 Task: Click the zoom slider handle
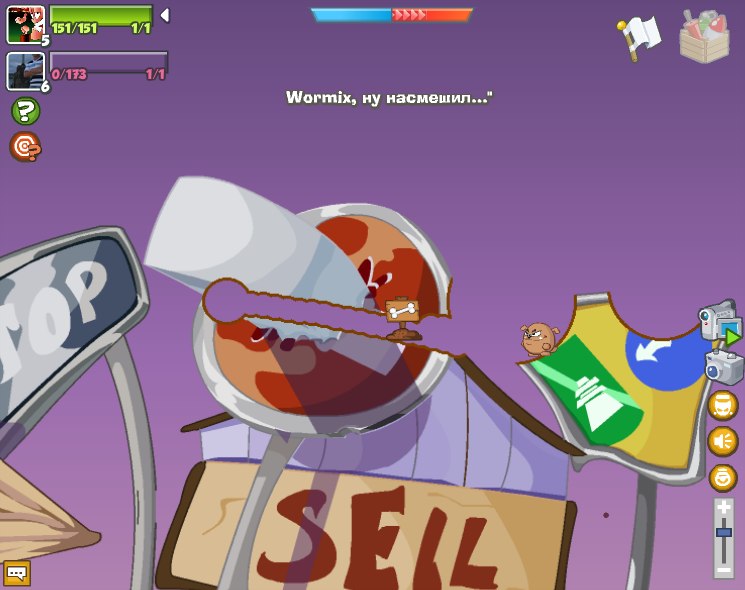tap(724, 532)
